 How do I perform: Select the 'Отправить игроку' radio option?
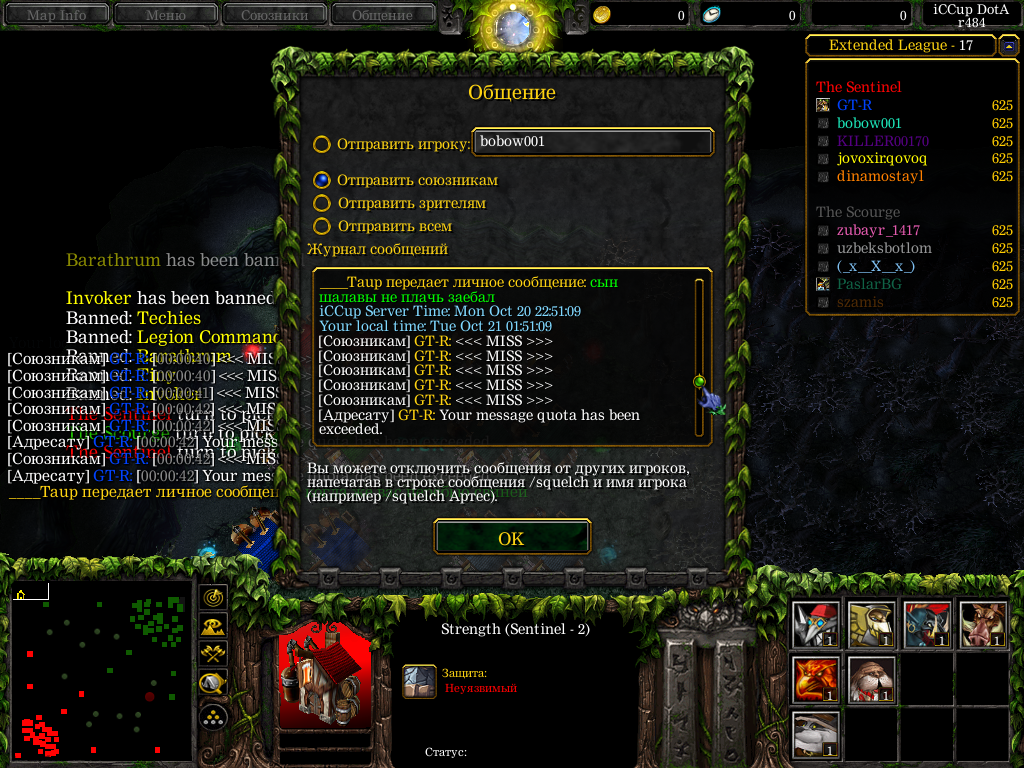click(322, 144)
